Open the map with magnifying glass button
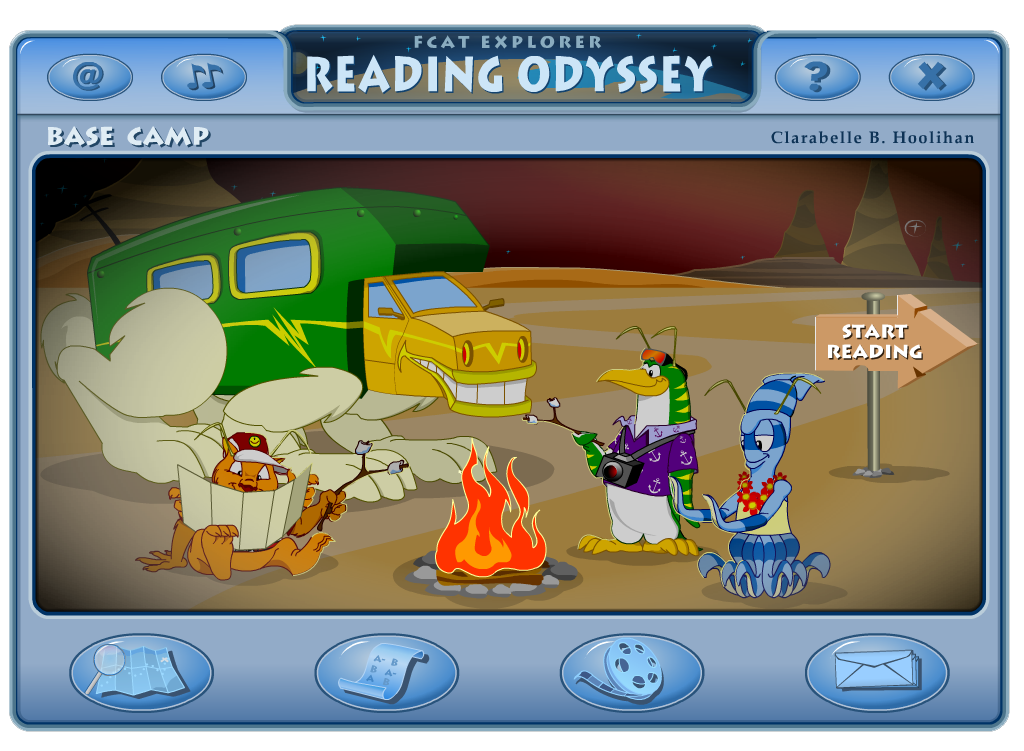Viewport: 1024px width, 751px height. coord(141,671)
